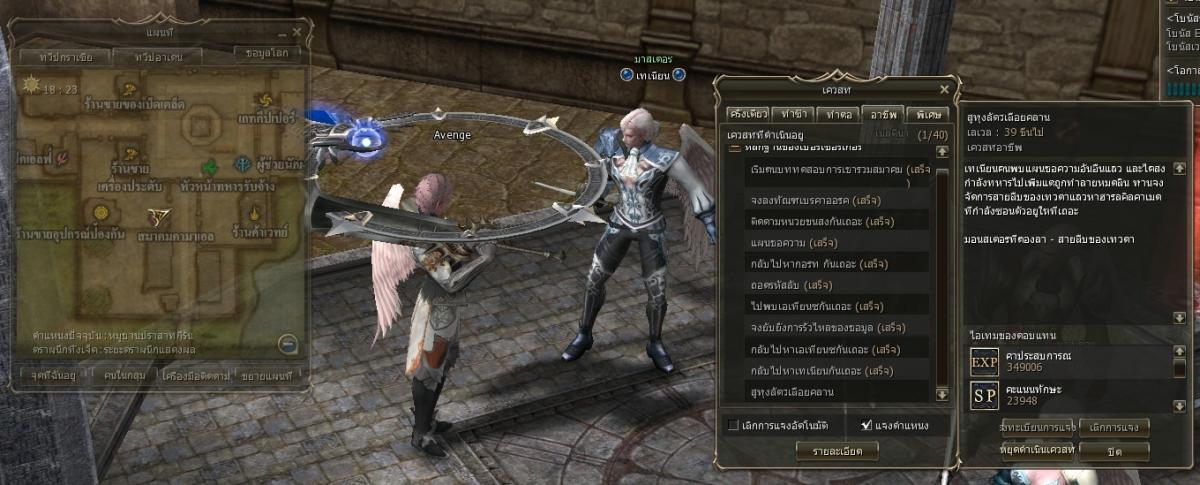The width and height of the screenshot is (1200, 485).
Task: Click the ขยายแผนที่ expand map button
Action: click(267, 375)
